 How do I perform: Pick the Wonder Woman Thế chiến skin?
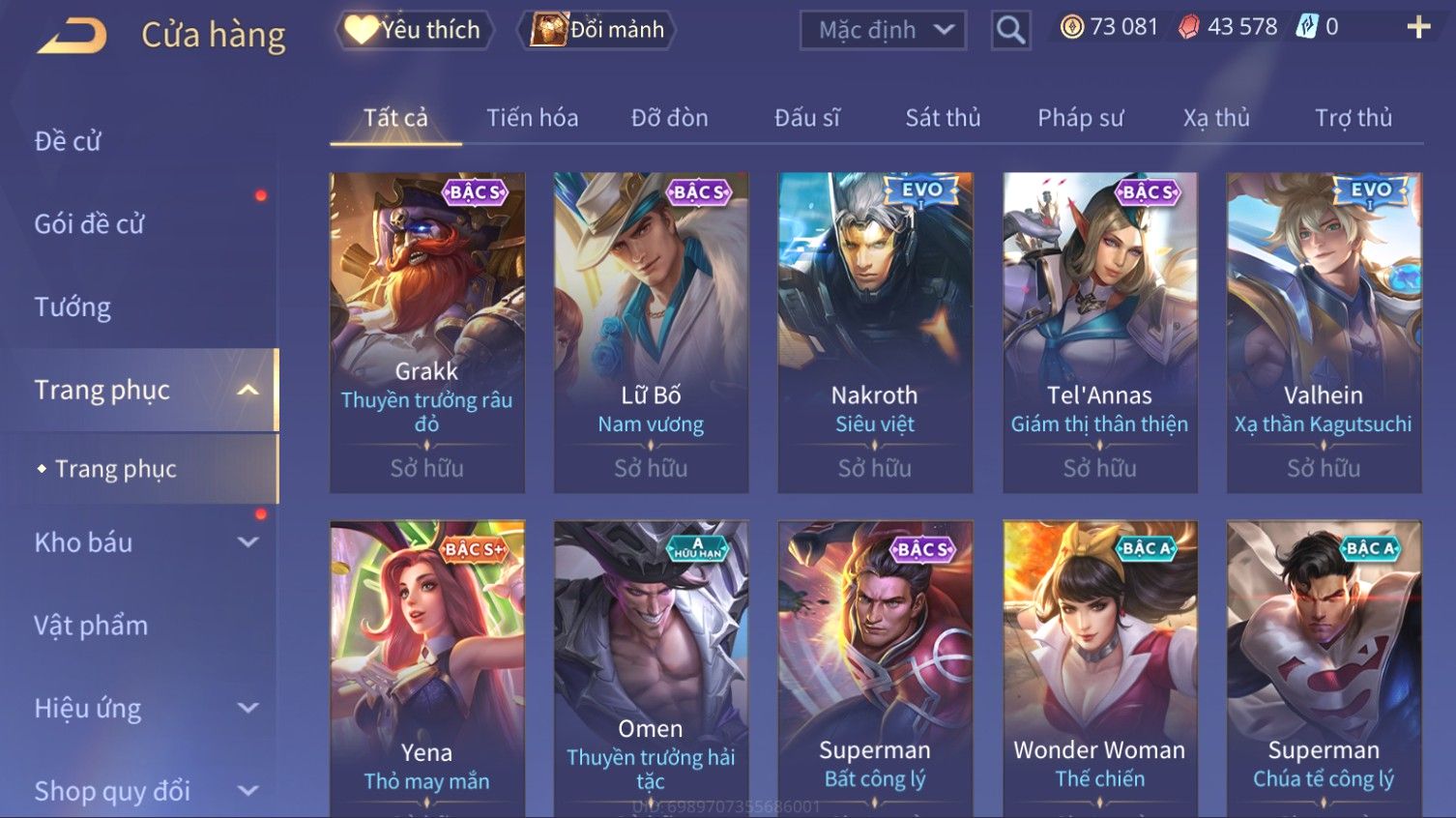(x=1099, y=667)
